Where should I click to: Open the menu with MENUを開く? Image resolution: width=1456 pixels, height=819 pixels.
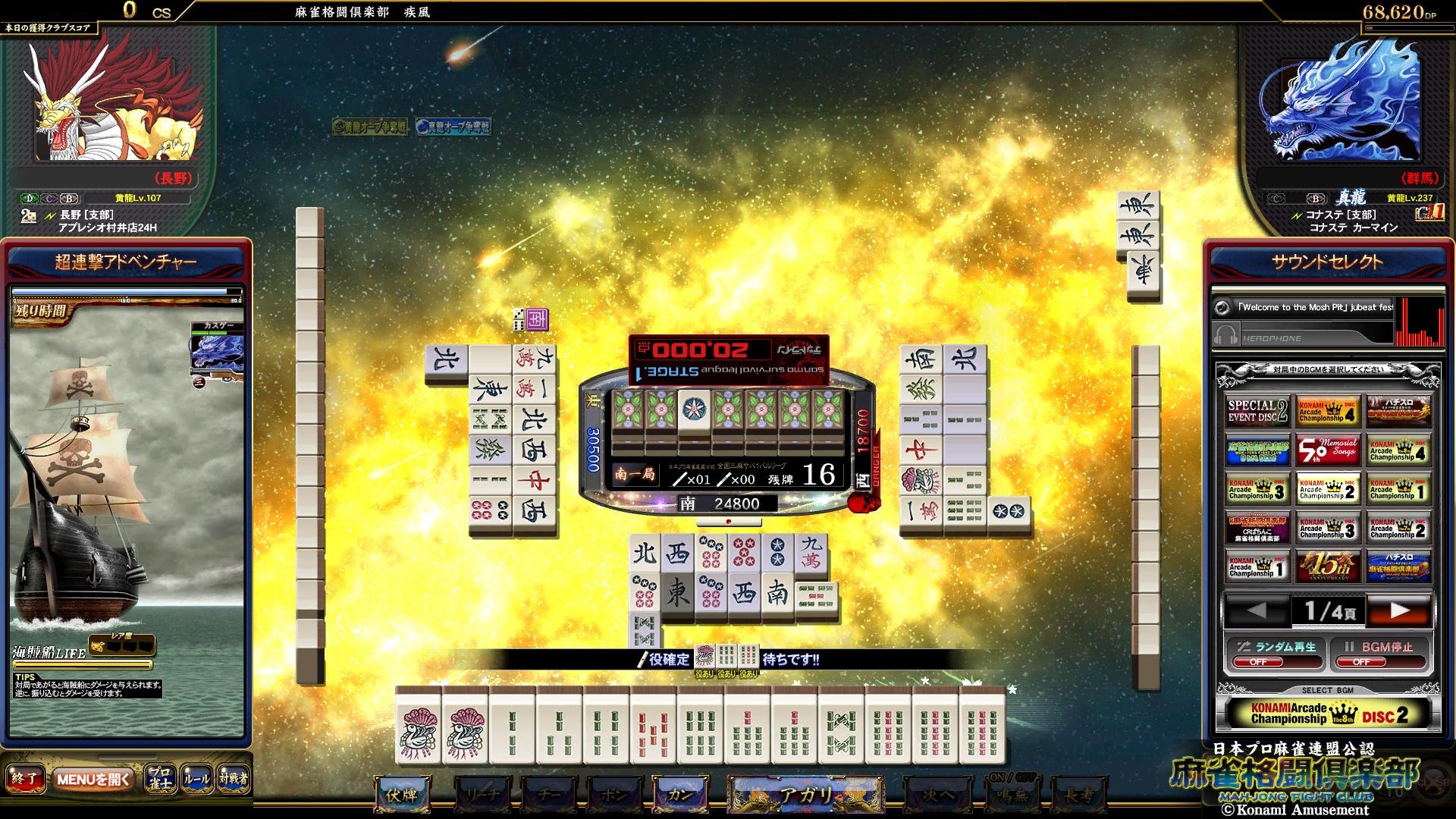click(x=94, y=779)
